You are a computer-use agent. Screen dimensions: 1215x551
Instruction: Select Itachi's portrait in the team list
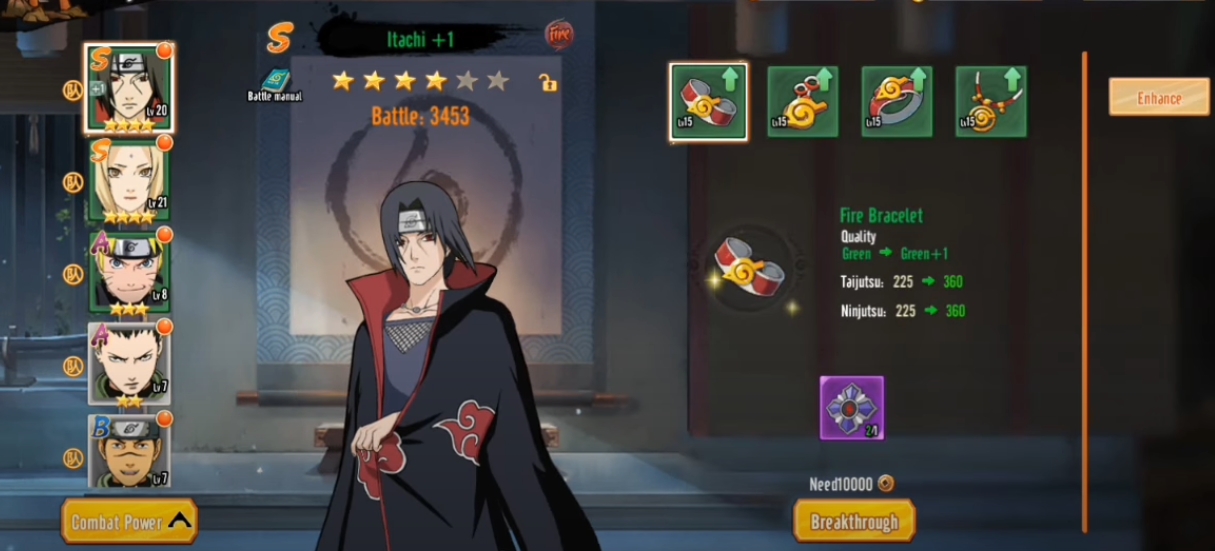pos(129,88)
